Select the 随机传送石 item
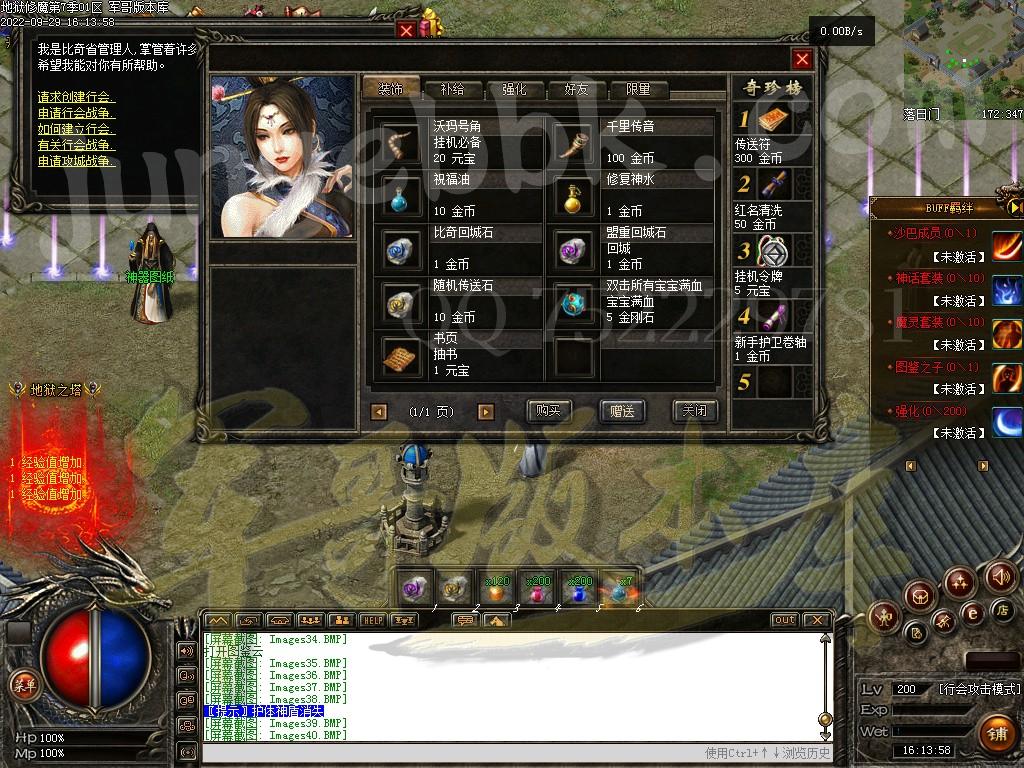Image resolution: width=1024 pixels, height=768 pixels. coord(402,301)
